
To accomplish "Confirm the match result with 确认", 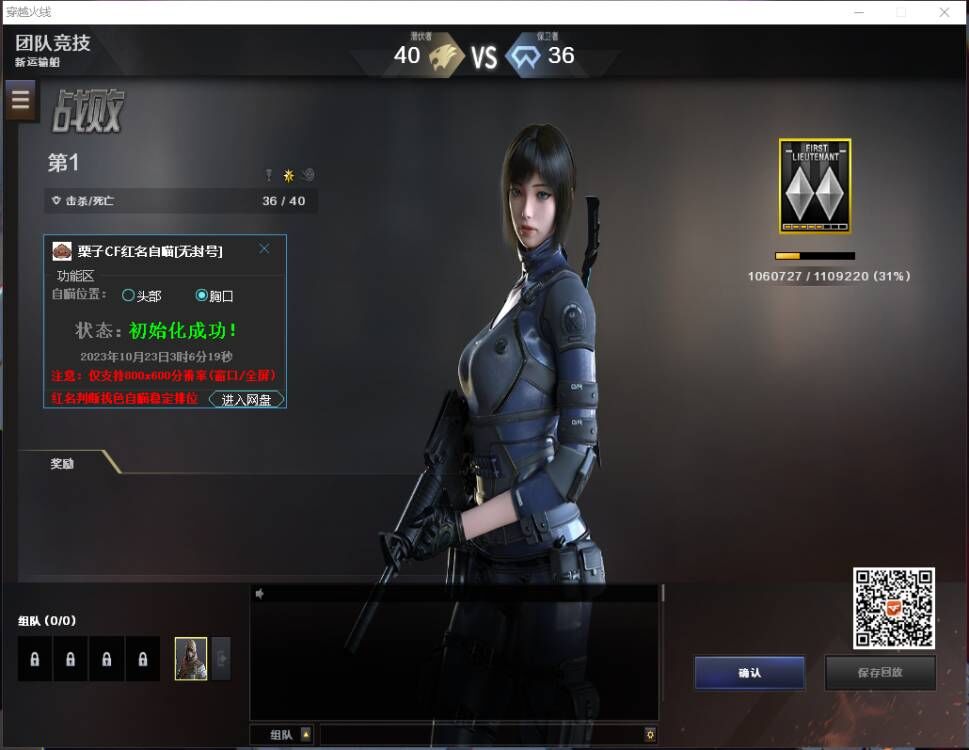I will (749, 673).
